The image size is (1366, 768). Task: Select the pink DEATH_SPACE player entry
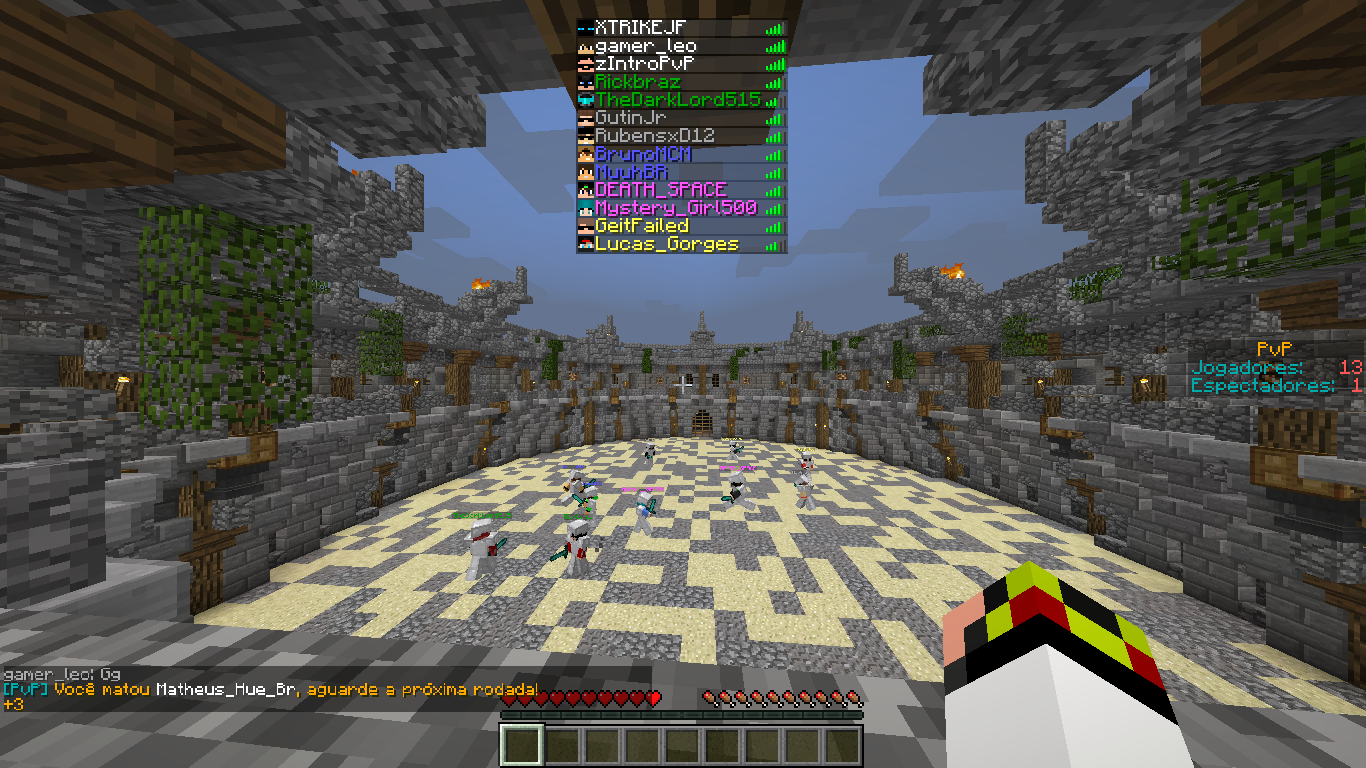(660, 190)
